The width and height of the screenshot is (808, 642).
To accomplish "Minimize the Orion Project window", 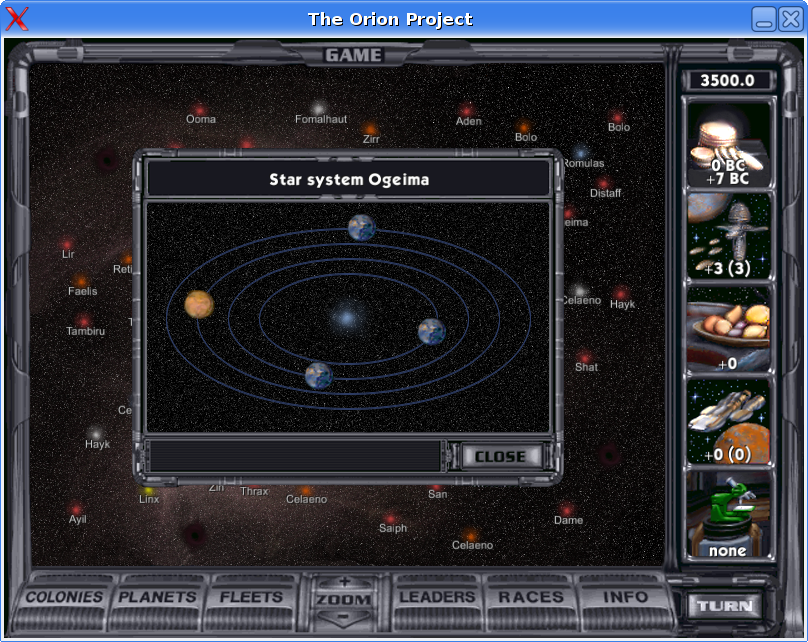I will tap(764, 18).
